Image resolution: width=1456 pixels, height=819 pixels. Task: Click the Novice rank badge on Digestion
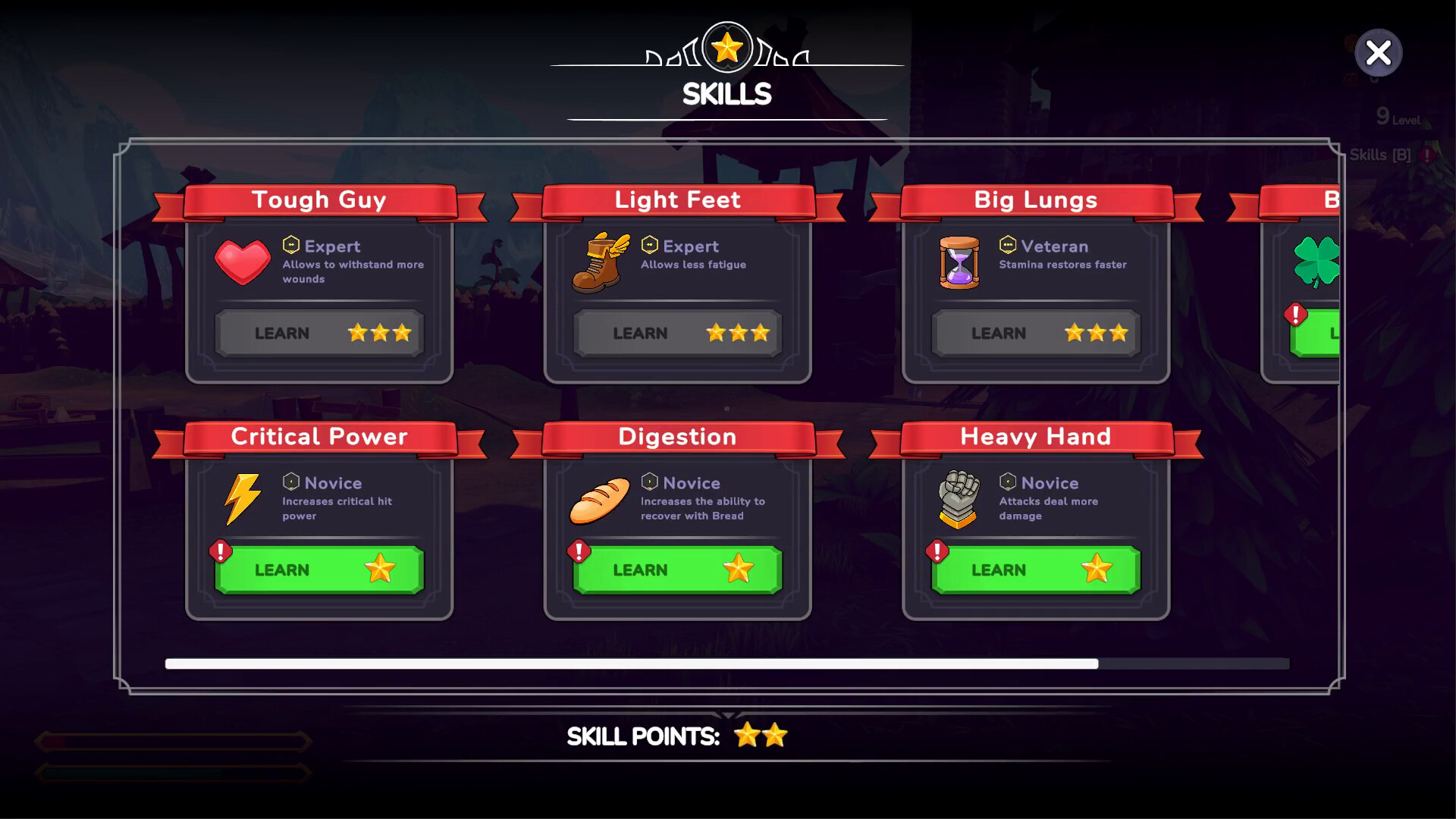[x=649, y=481]
